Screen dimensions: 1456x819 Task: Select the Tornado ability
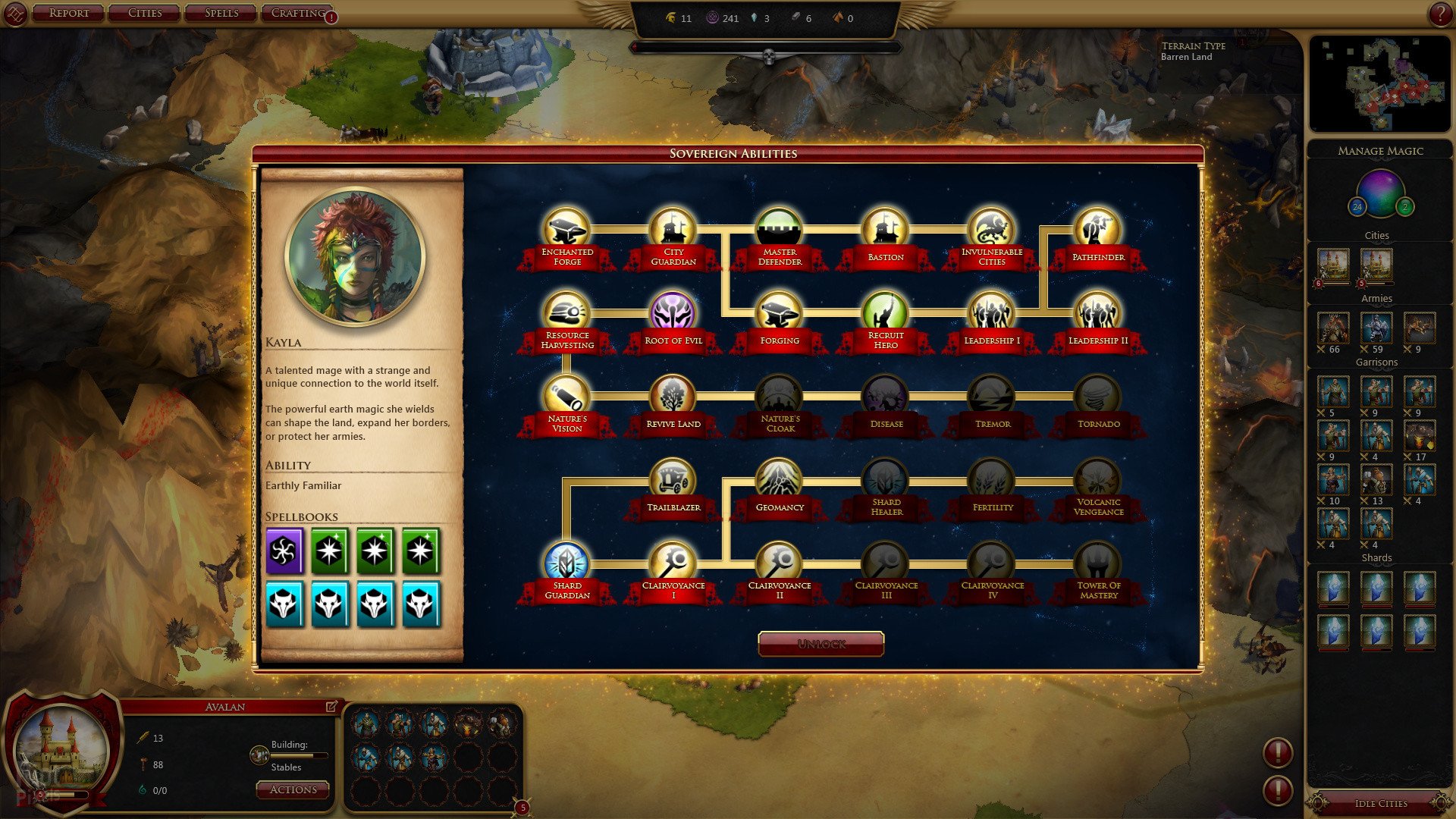point(1097,396)
